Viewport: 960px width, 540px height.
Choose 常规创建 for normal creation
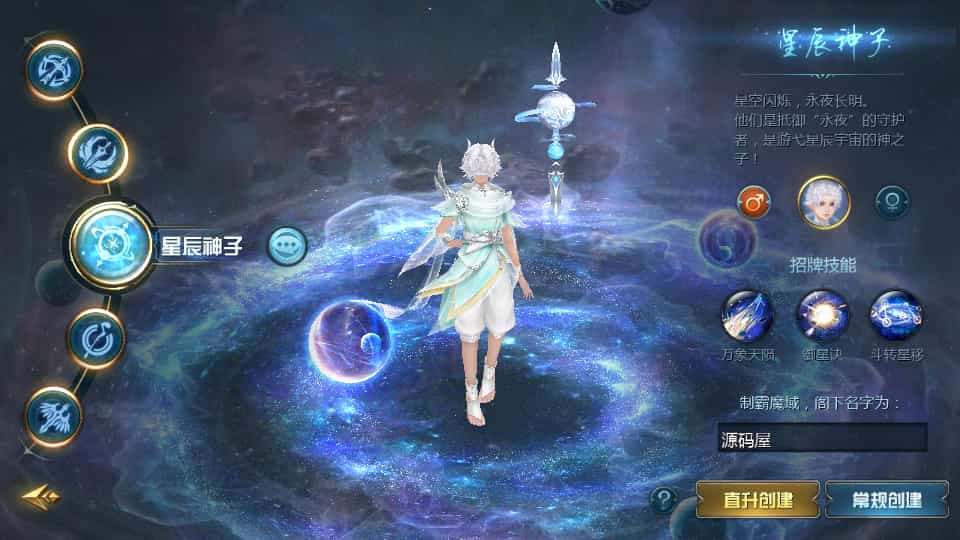pos(887,498)
